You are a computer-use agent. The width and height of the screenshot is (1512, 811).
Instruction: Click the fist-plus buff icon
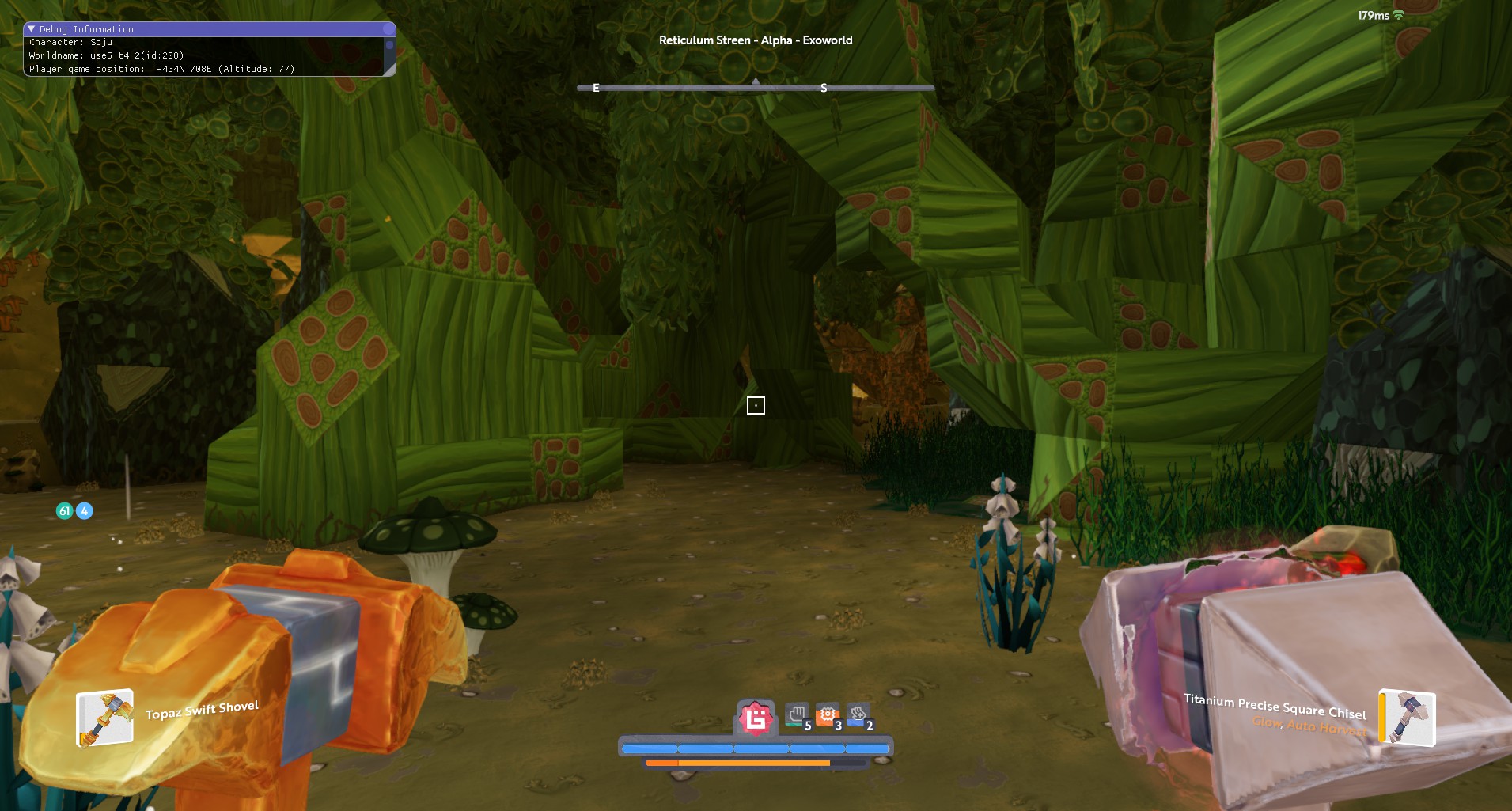[858, 715]
